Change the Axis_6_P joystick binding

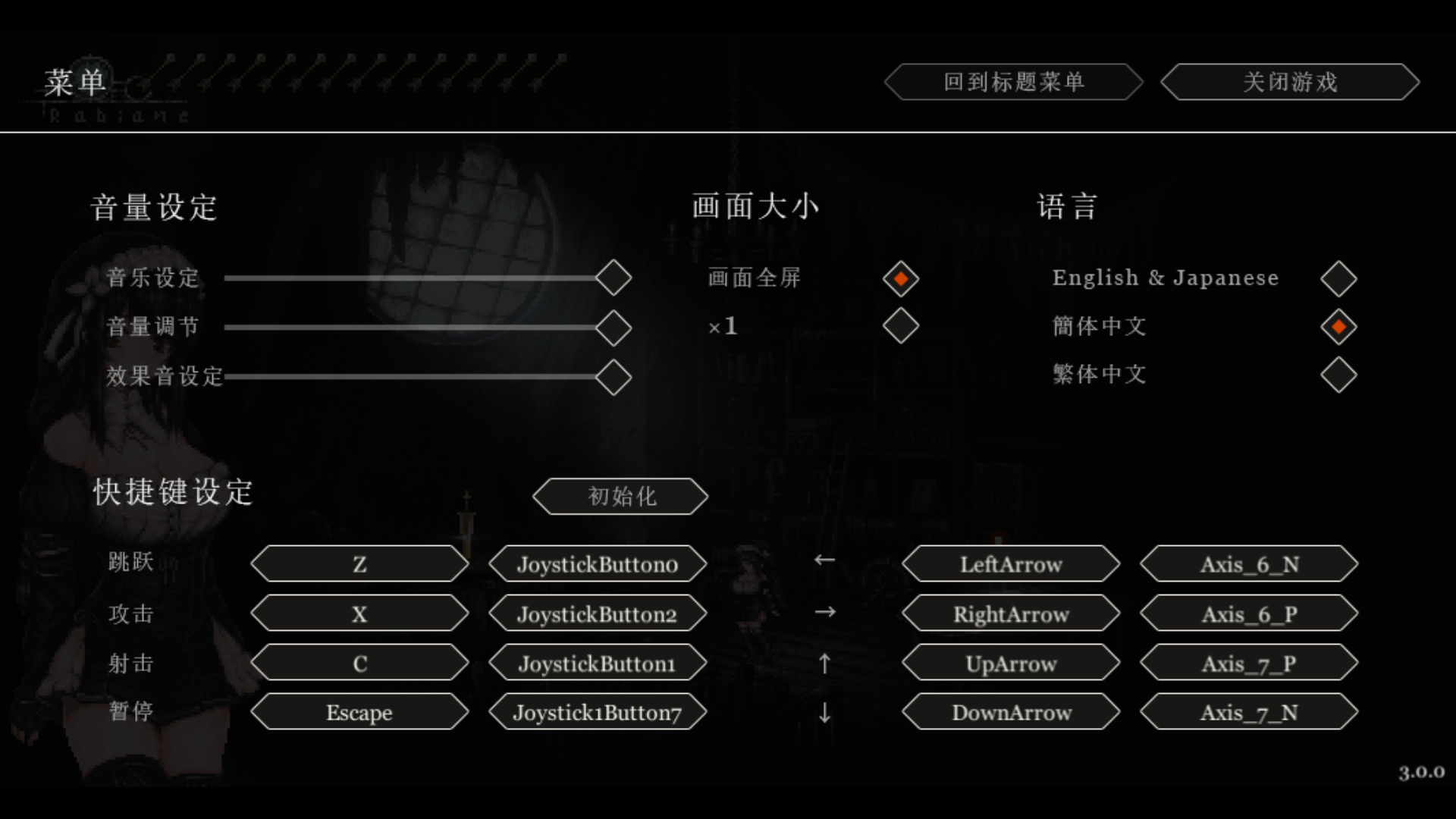1249,613
